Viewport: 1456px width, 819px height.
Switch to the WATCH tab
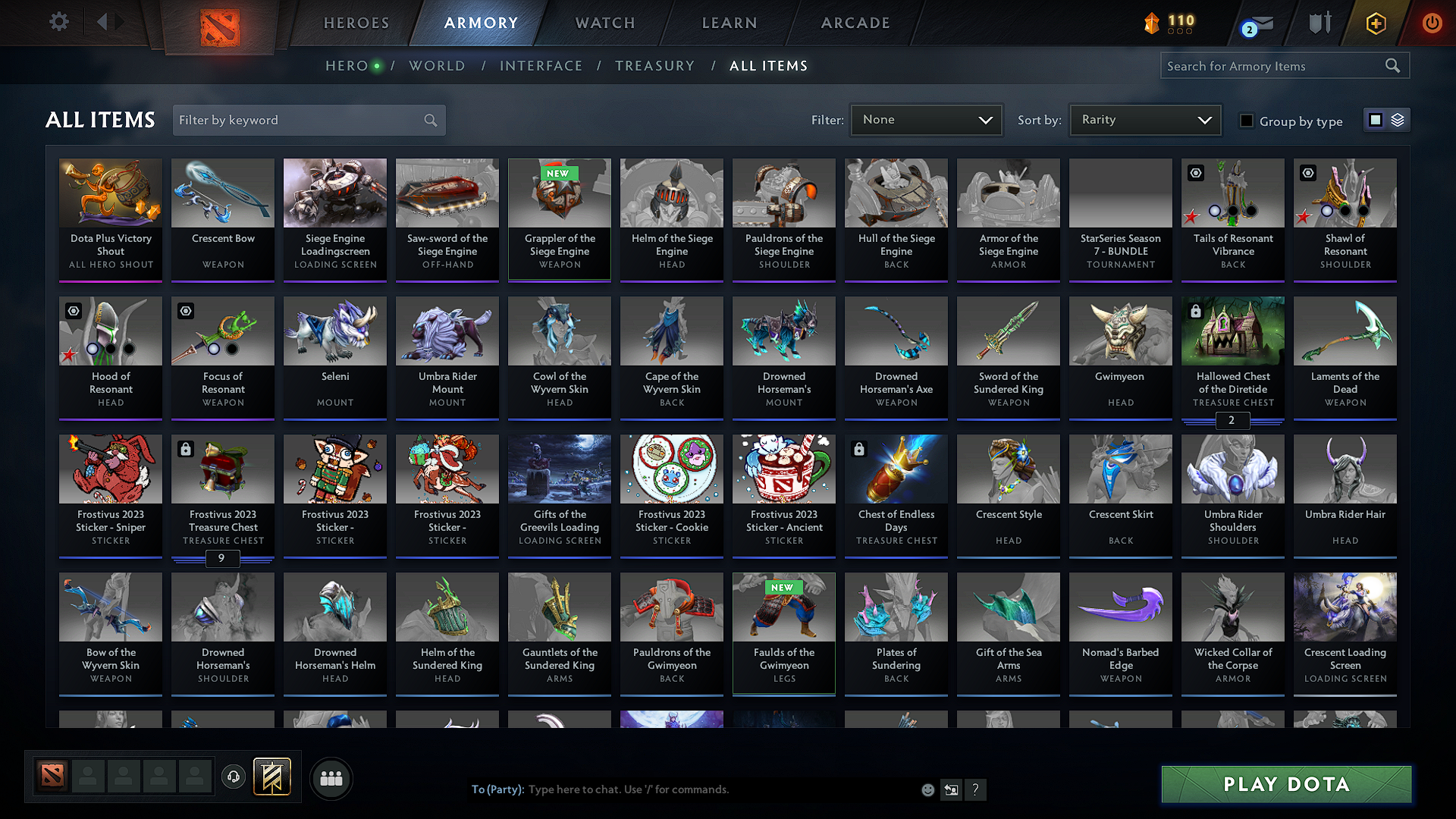(603, 23)
